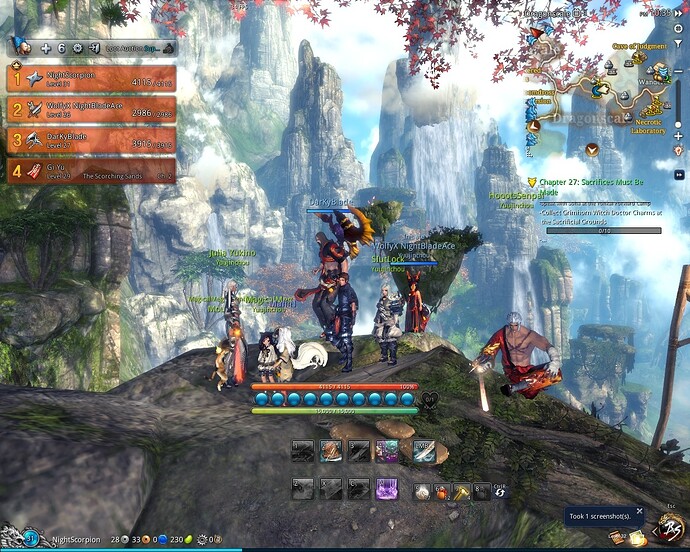Select DarKyBlade in the party list

pos(92,141)
